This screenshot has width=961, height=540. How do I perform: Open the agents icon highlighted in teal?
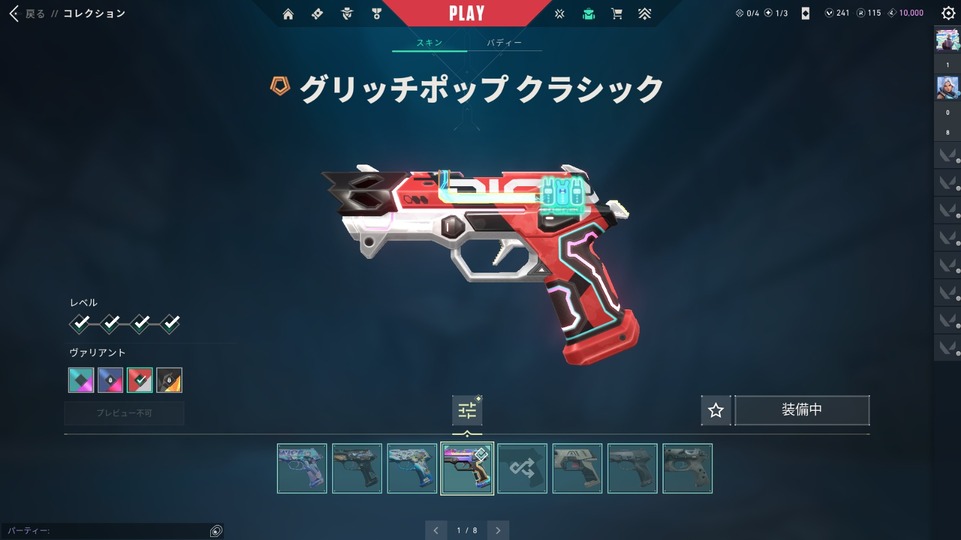pyautogui.click(x=588, y=14)
